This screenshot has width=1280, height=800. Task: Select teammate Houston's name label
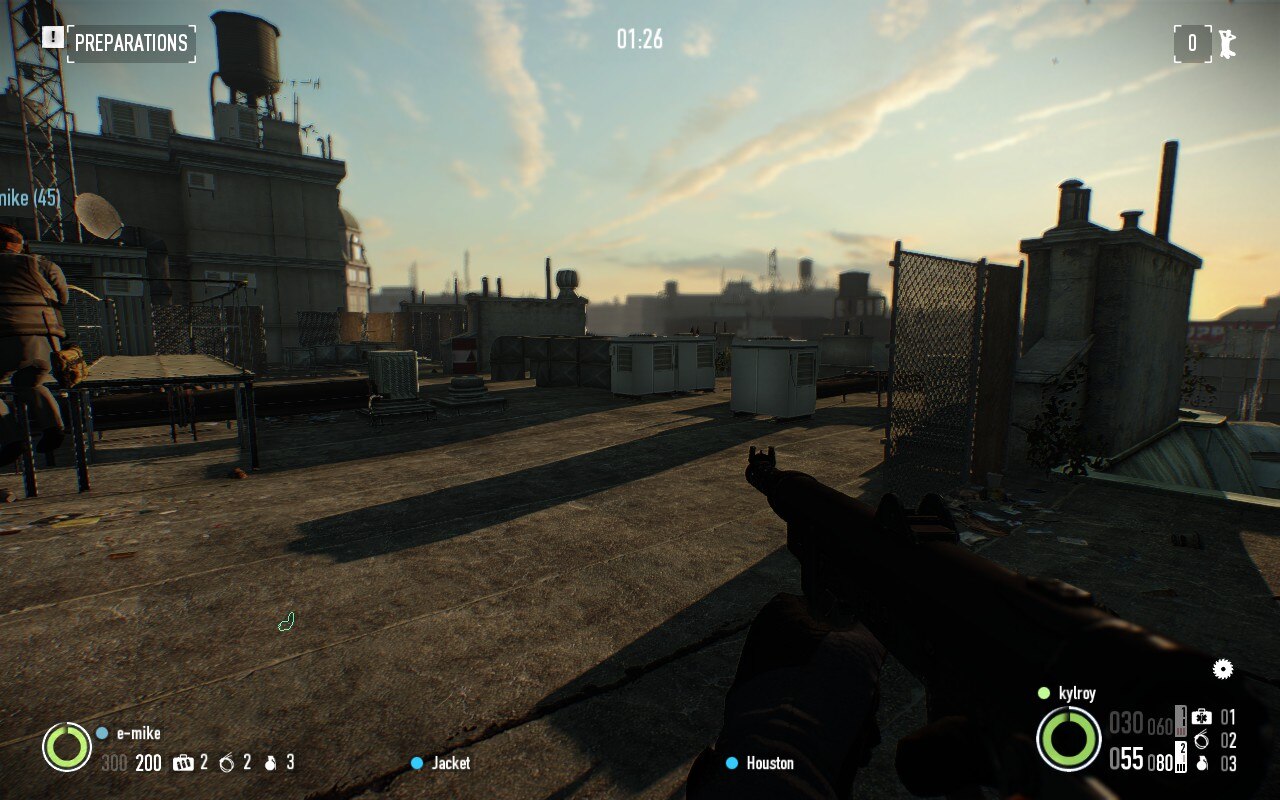click(769, 763)
